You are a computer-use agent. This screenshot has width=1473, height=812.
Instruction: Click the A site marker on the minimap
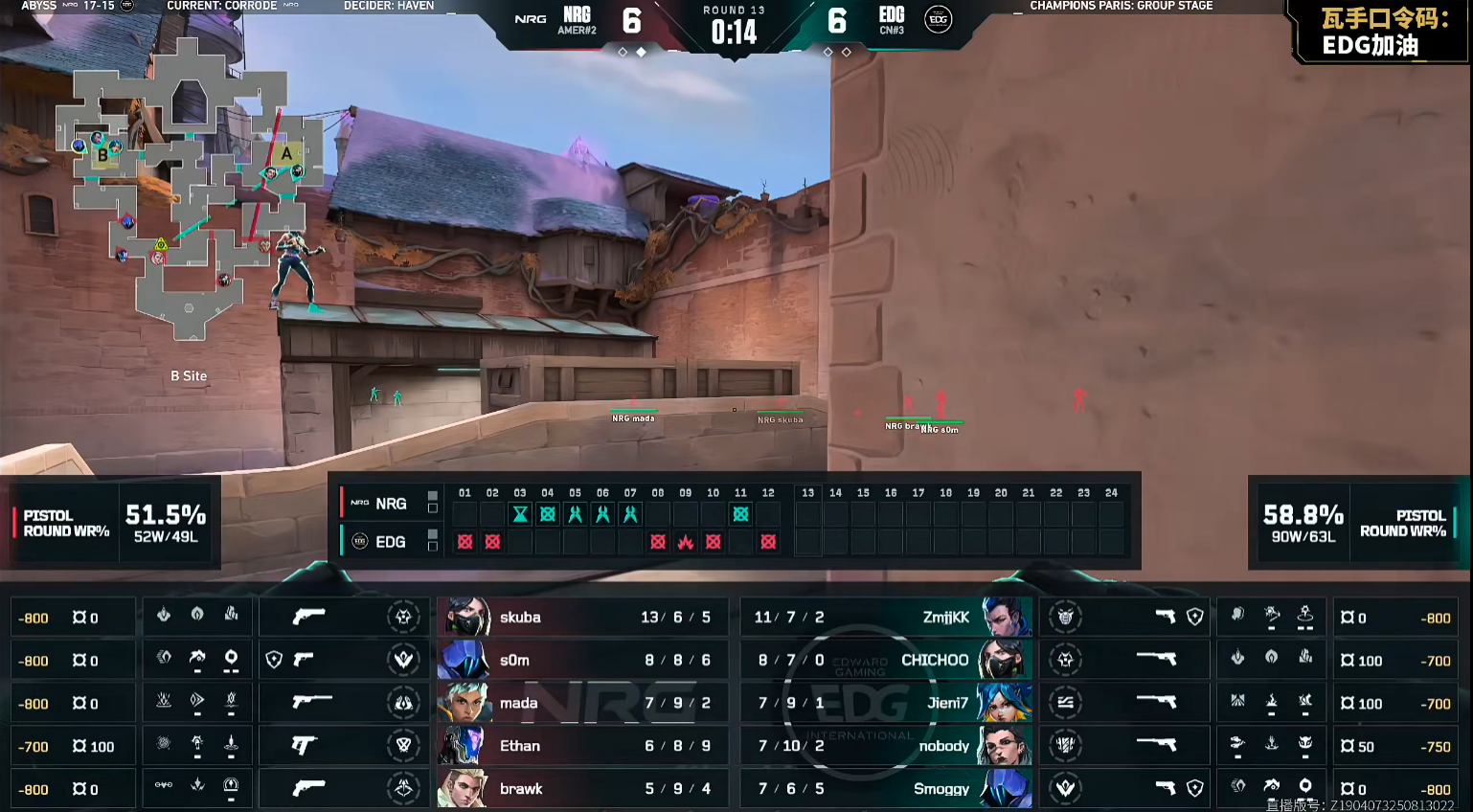tap(286, 153)
